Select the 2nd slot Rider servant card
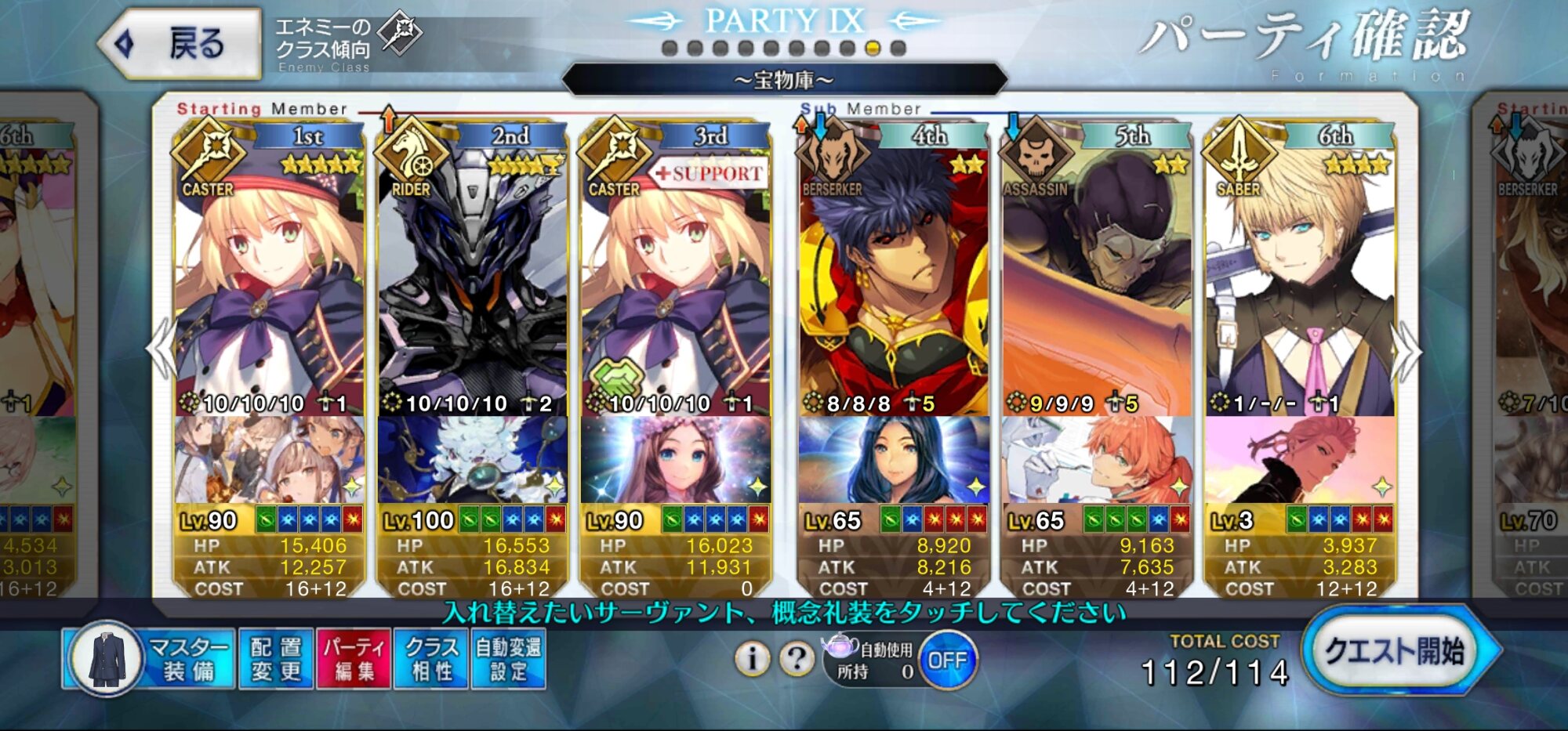 (472, 282)
